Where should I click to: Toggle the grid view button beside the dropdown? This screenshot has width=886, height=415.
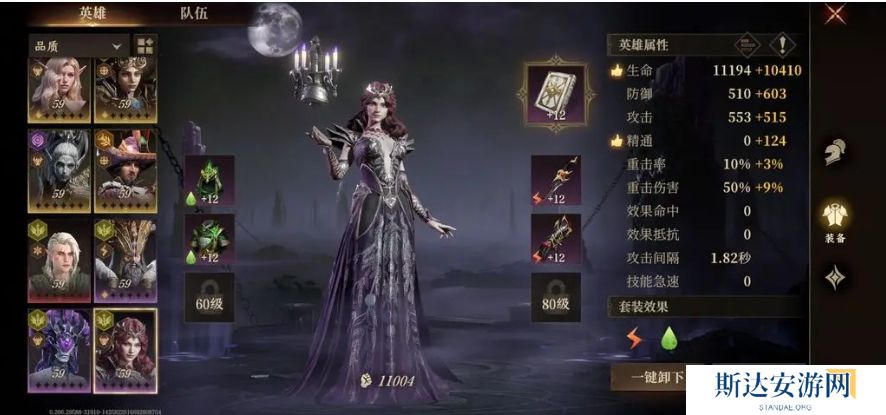(x=146, y=46)
